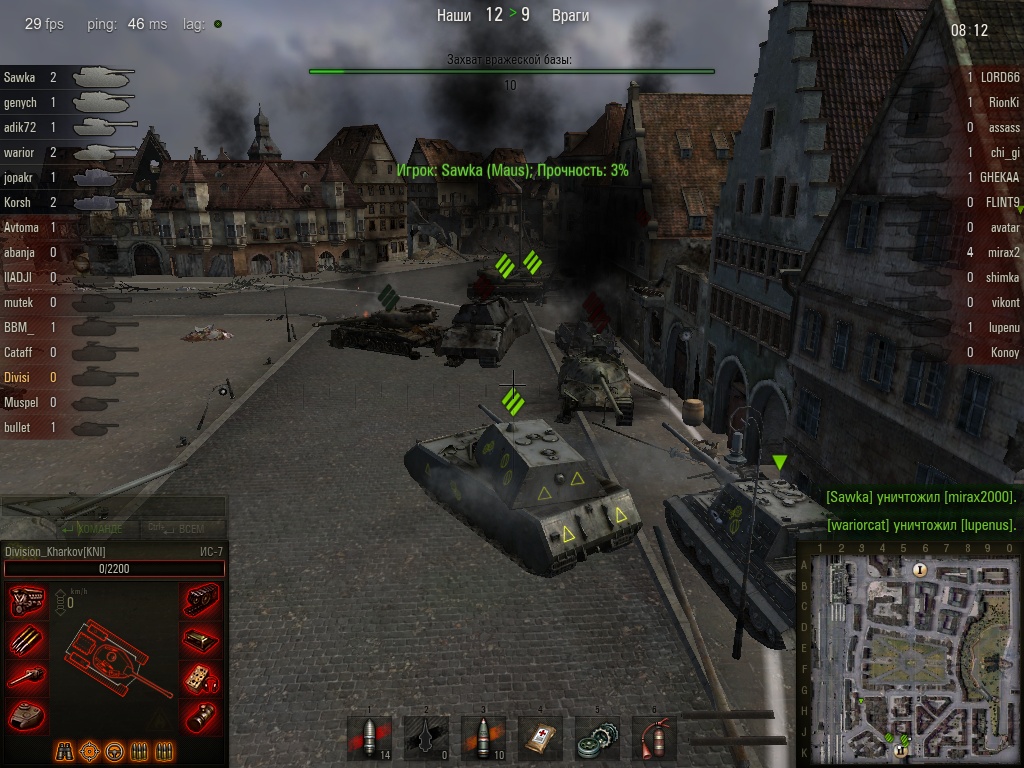This screenshot has width=1024, height=768.
Task: Click the steering wheel driver icon
Action: tap(114, 750)
